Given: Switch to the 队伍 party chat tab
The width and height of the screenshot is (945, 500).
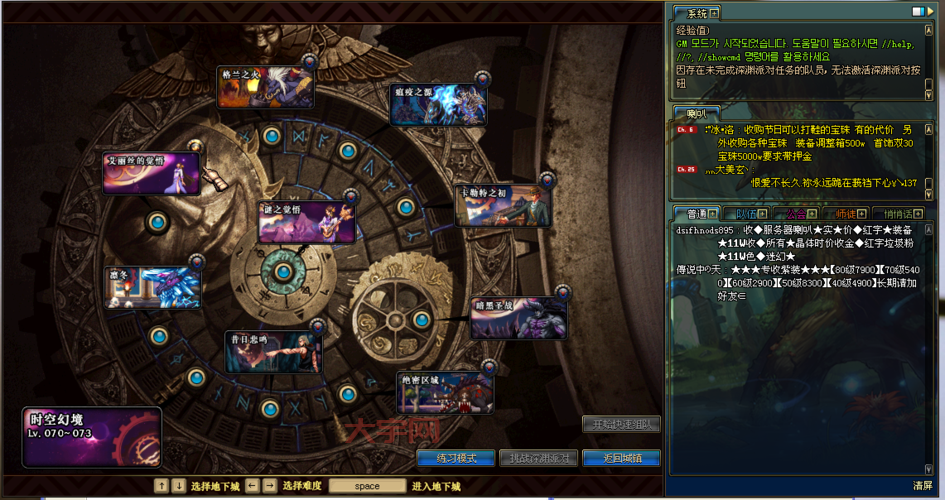Looking at the screenshot, I should pyautogui.click(x=746, y=213).
